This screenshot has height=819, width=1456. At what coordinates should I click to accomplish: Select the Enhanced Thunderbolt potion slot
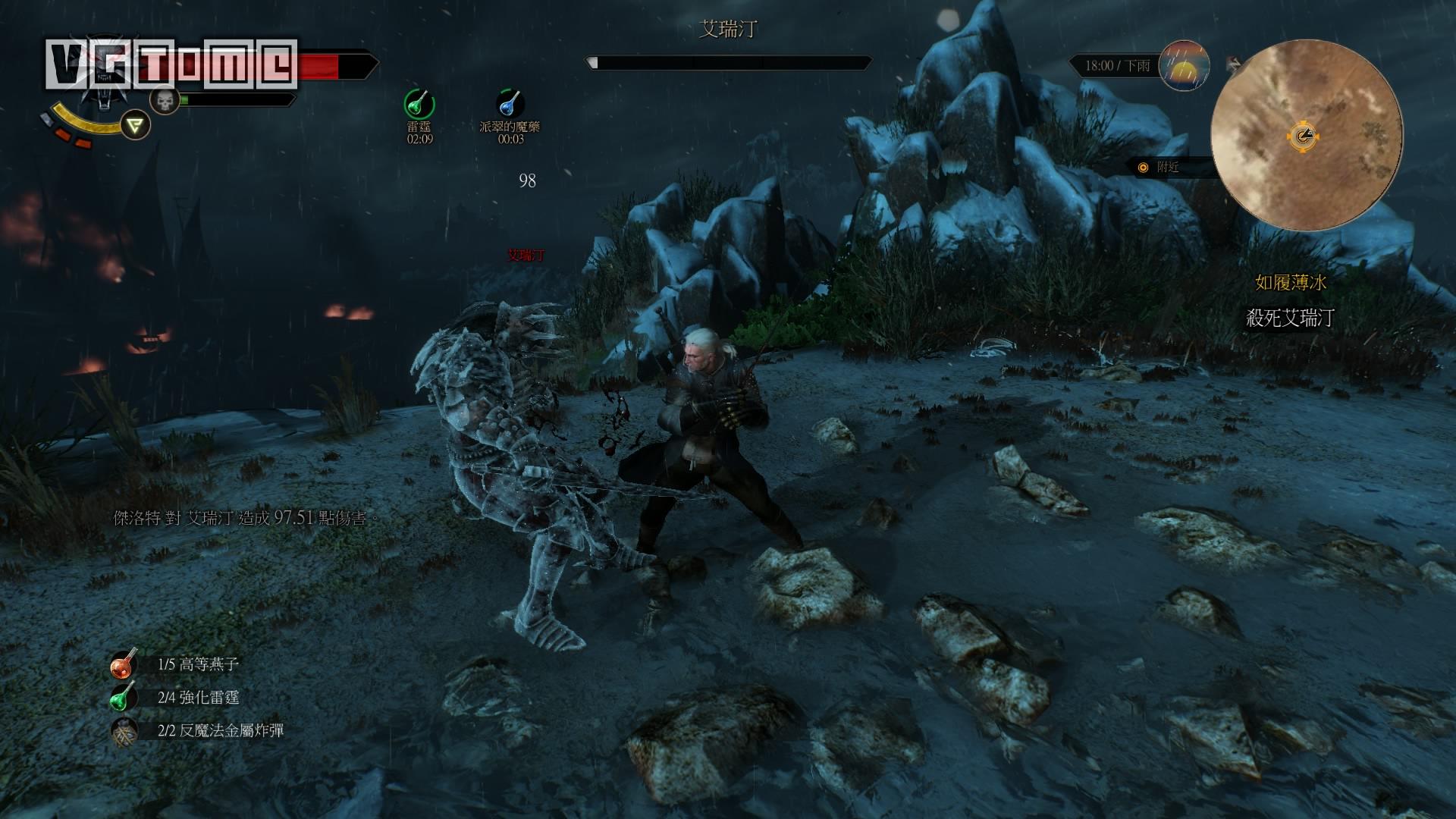pyautogui.click(x=123, y=698)
